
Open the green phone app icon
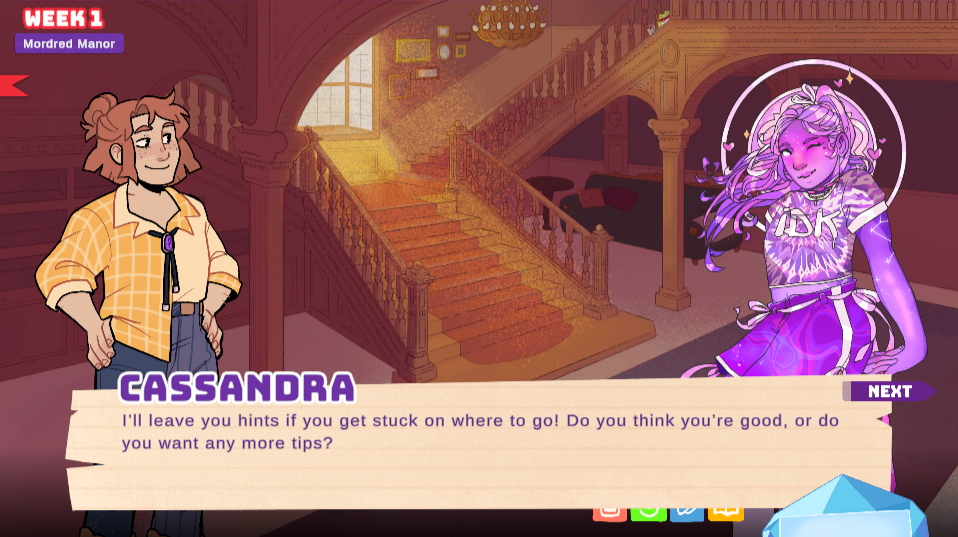[x=648, y=511]
